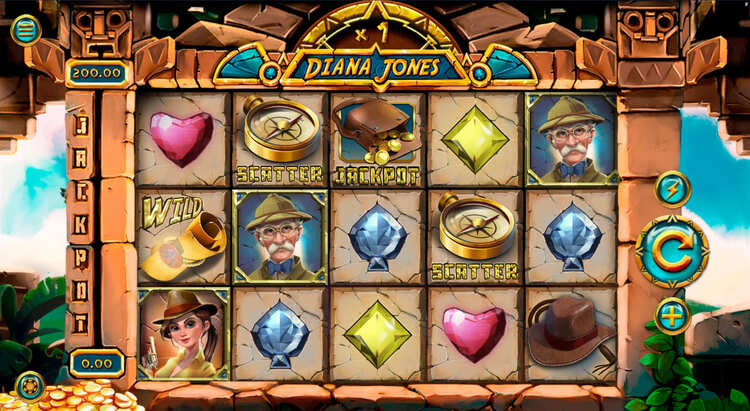Open the coin chip bet settings
Screen dimensions: 750x411
coord(30,385)
